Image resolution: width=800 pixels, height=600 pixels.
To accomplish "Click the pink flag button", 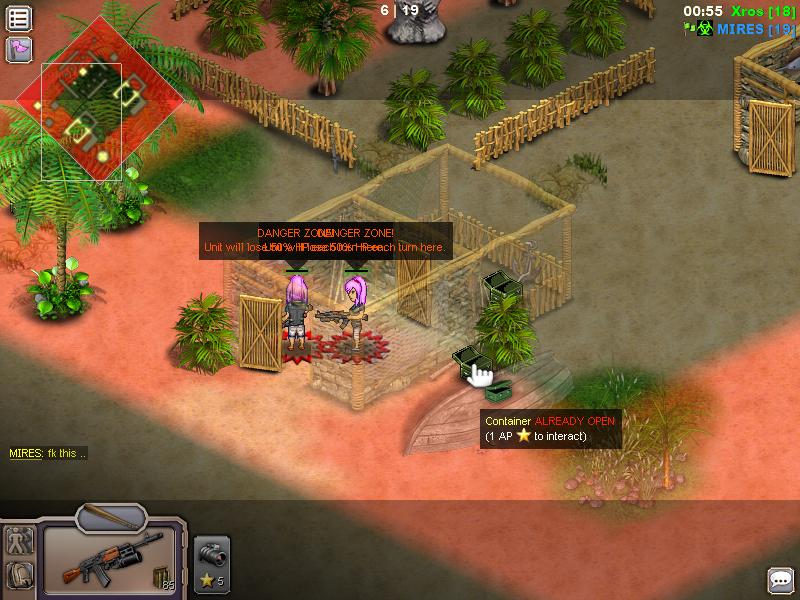I will (x=19, y=49).
